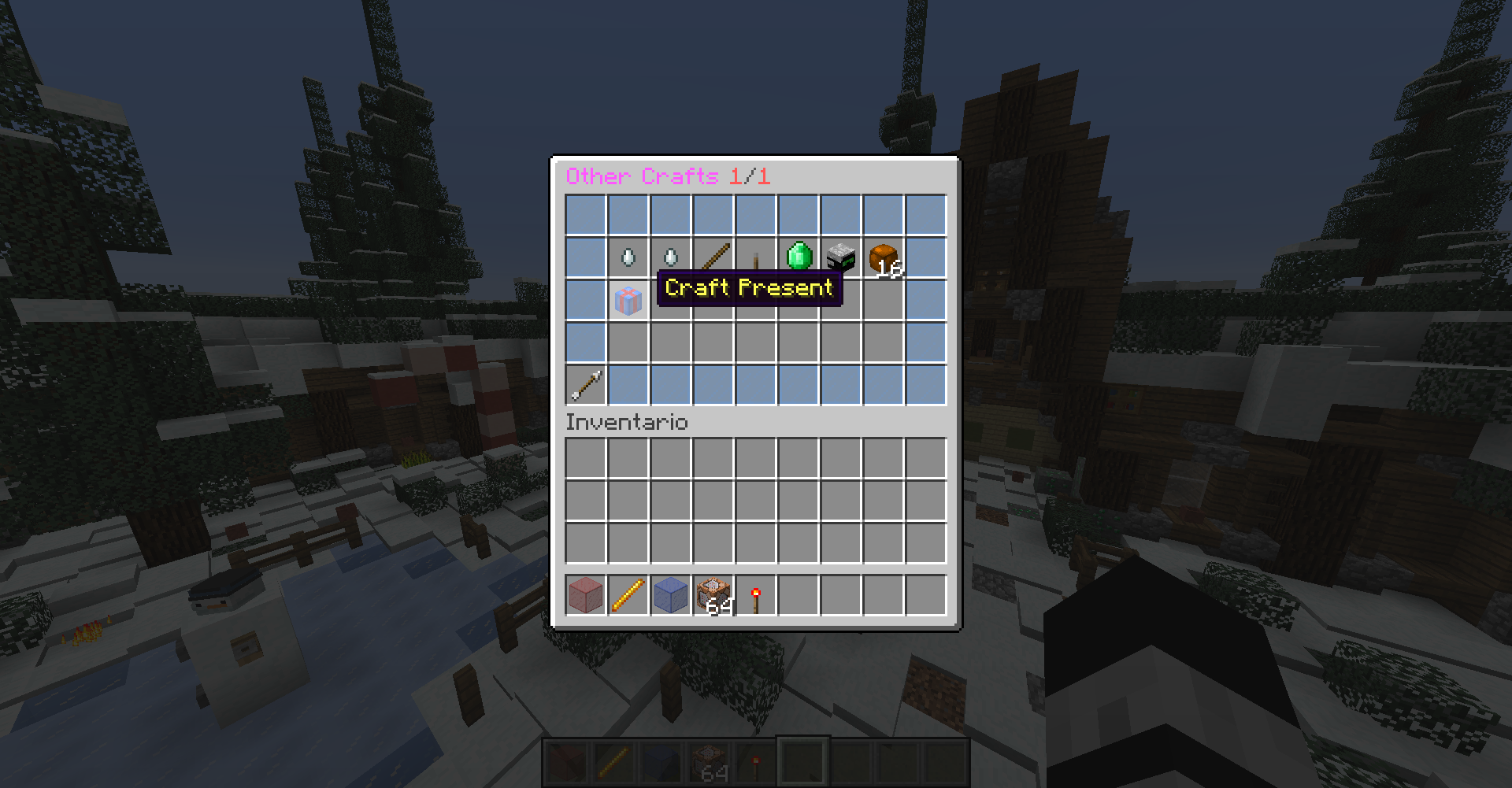Select the wrapped Present gift box item
This screenshot has width=1512, height=788.
(628, 299)
